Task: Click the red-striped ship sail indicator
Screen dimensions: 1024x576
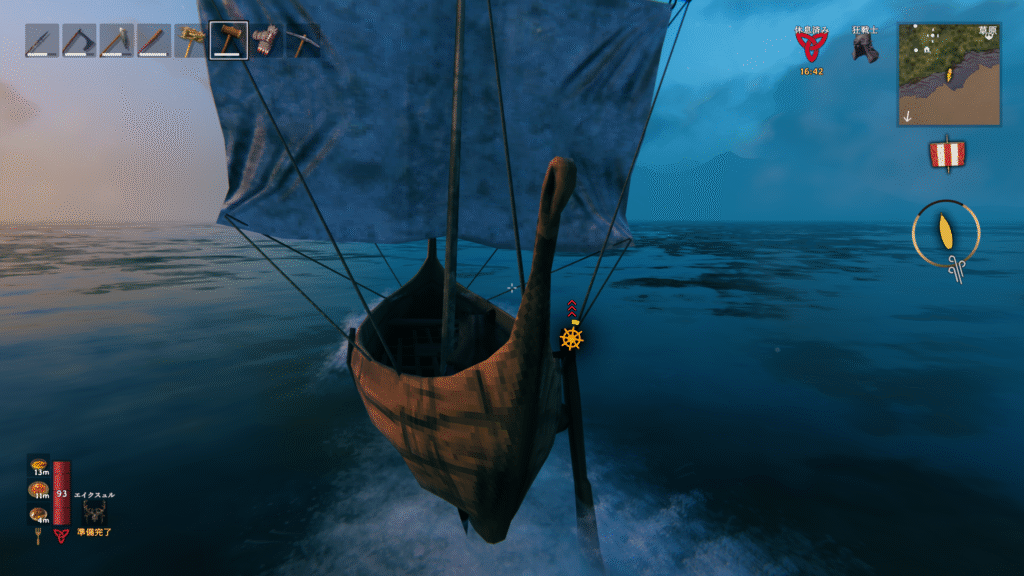Action: click(x=946, y=154)
